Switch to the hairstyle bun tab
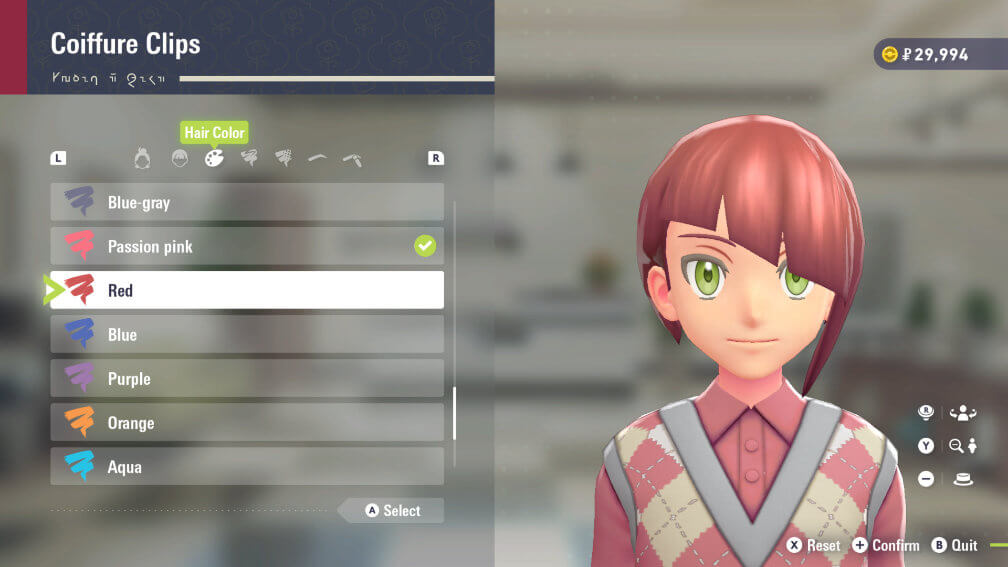This screenshot has height=567, width=1008. point(143,158)
